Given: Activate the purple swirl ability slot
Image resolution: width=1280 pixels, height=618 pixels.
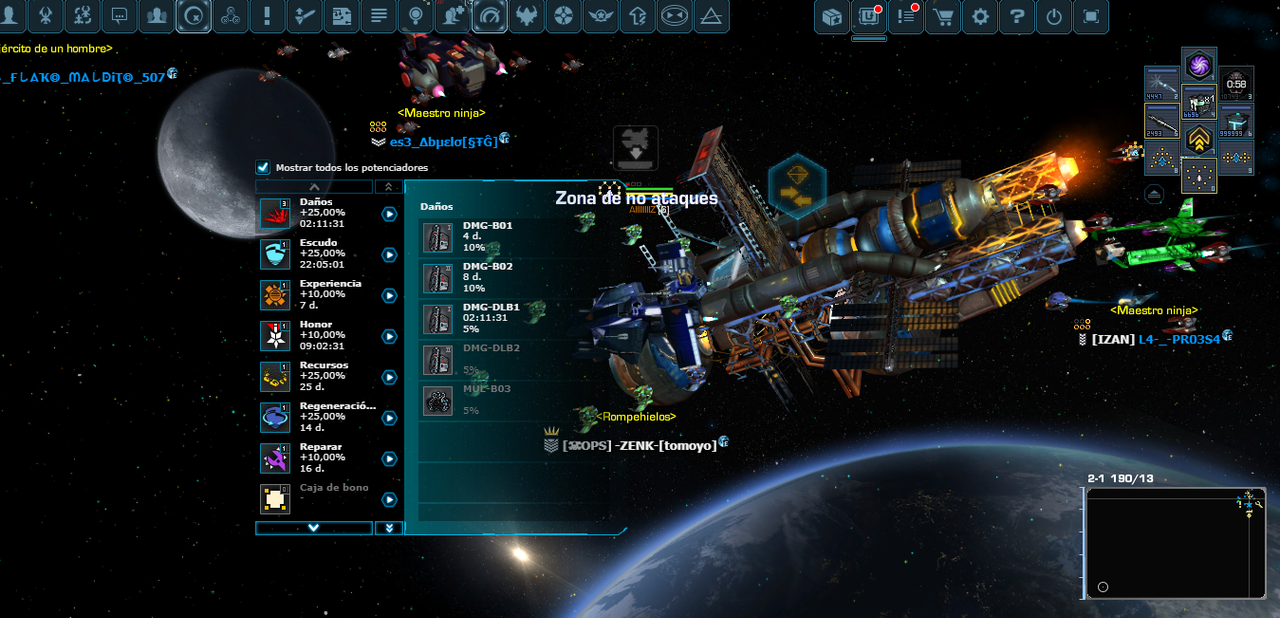Looking at the screenshot, I should click(x=1199, y=66).
